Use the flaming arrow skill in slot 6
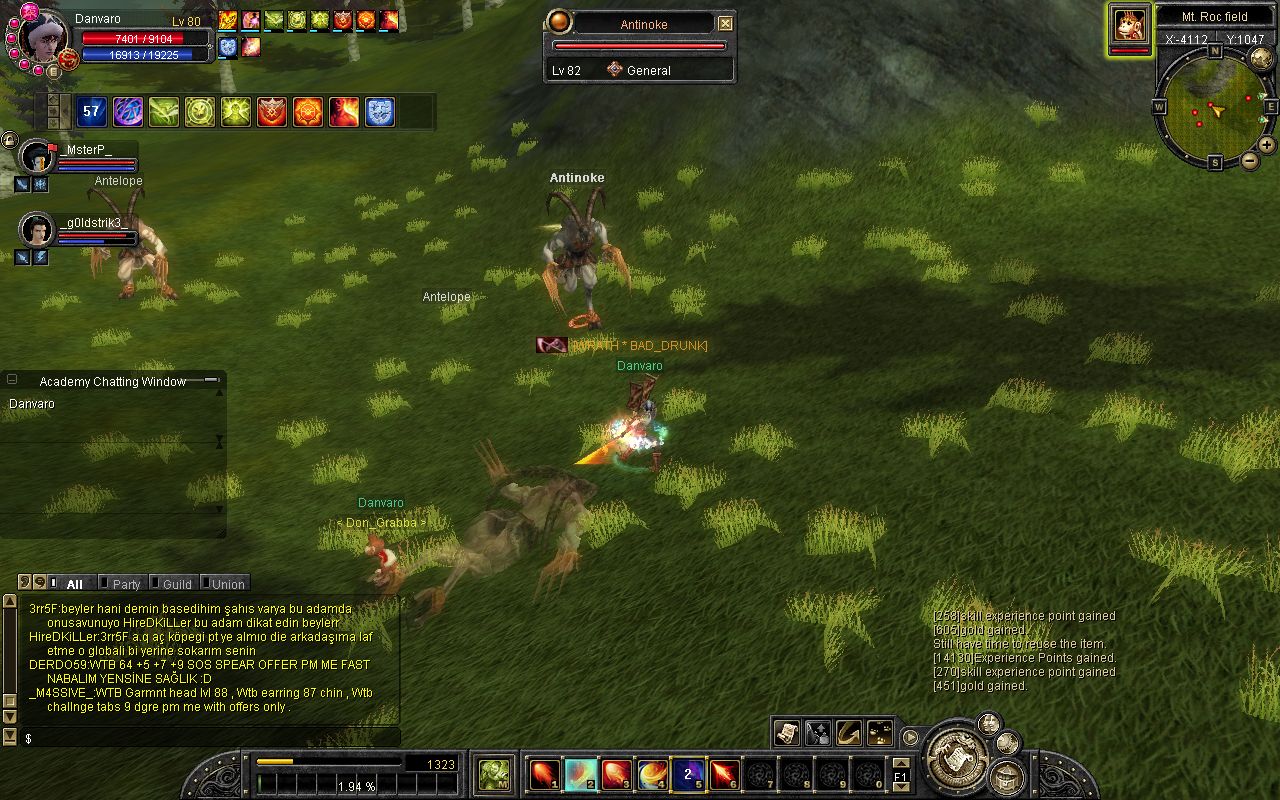Image resolution: width=1280 pixels, height=800 pixels. pos(724,774)
